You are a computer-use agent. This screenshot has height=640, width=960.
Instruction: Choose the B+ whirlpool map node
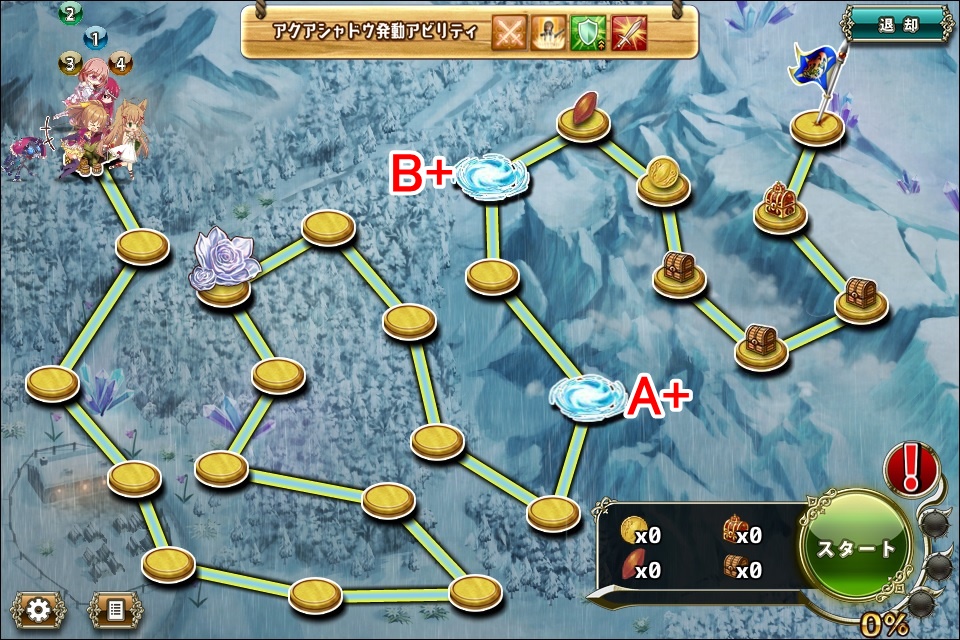pyautogui.click(x=493, y=178)
